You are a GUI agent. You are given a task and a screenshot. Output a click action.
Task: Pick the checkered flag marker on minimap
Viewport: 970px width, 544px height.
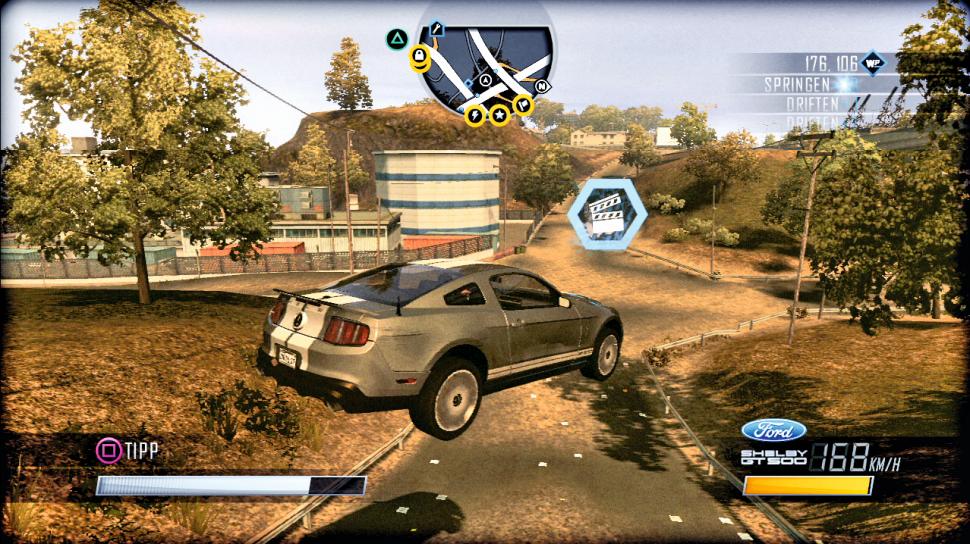pos(523,104)
